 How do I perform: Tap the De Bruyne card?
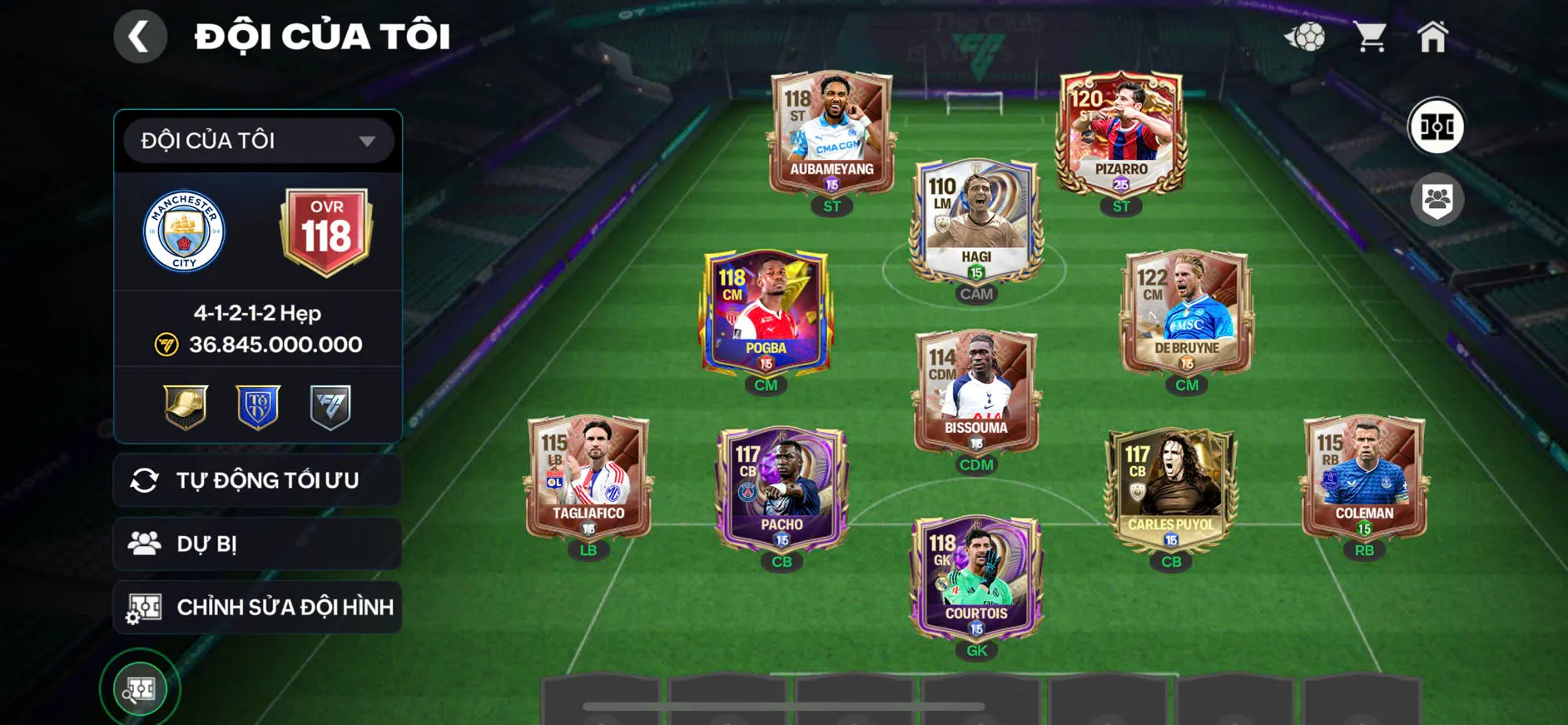(x=1186, y=312)
